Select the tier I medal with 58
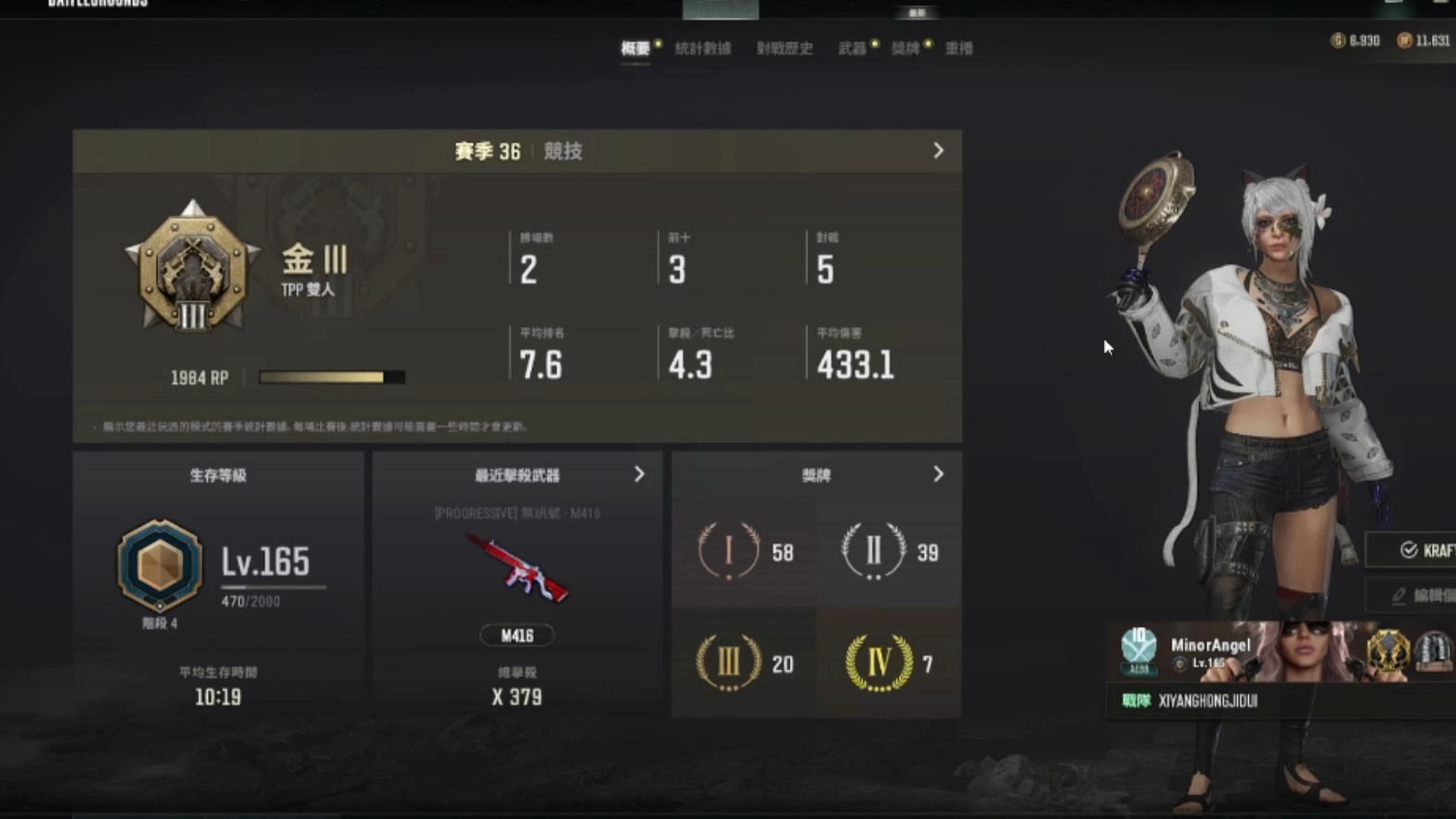 [x=744, y=552]
